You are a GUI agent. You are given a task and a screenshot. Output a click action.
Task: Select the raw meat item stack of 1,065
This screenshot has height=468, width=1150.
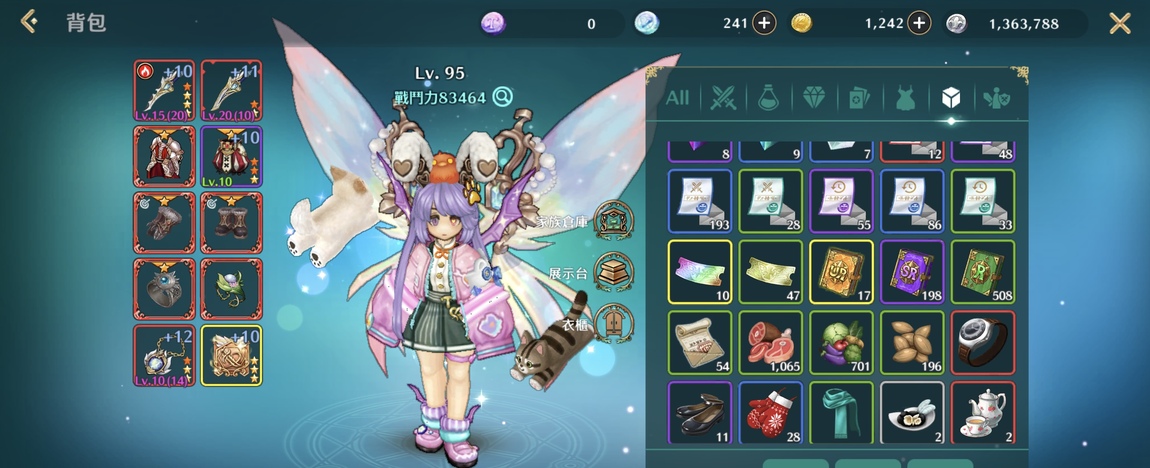pos(770,342)
